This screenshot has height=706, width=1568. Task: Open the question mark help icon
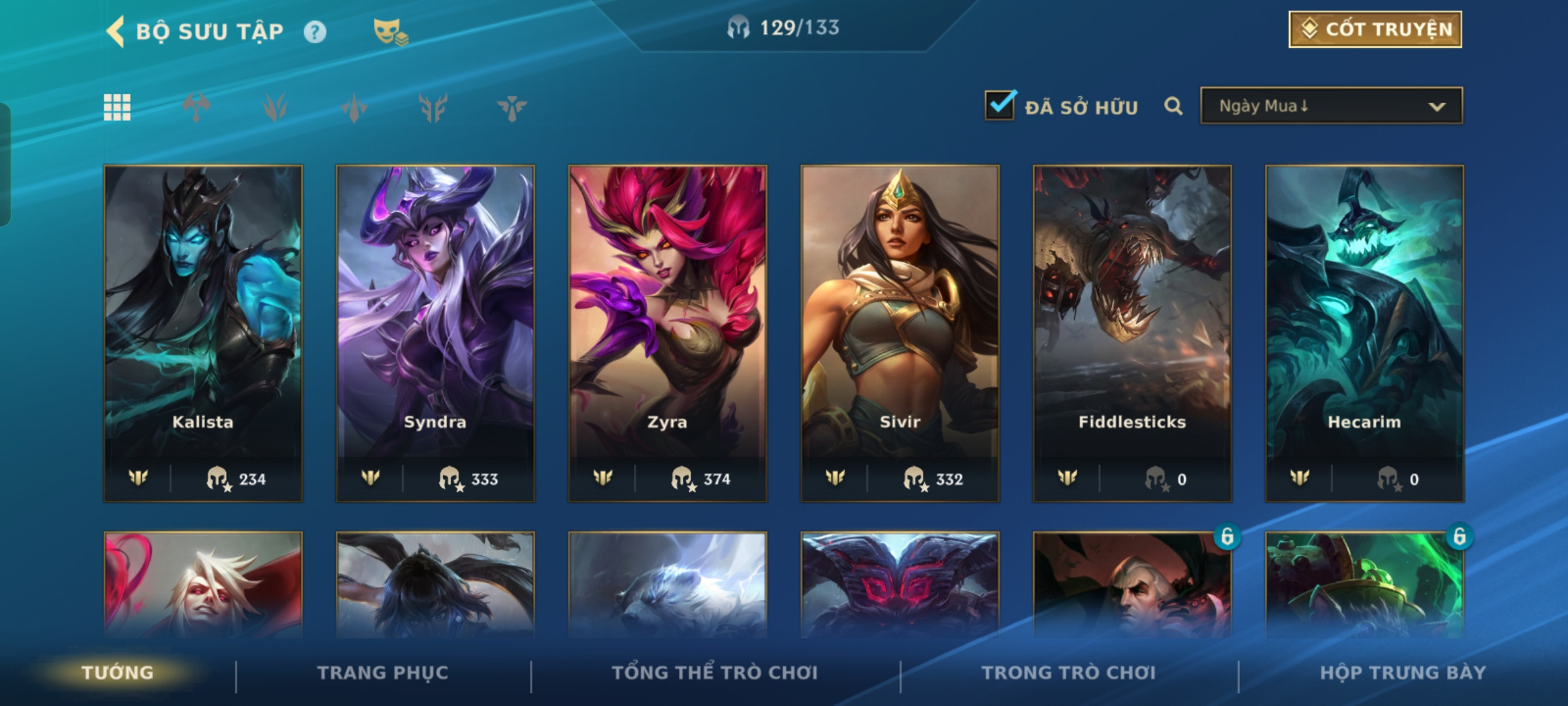(x=315, y=32)
